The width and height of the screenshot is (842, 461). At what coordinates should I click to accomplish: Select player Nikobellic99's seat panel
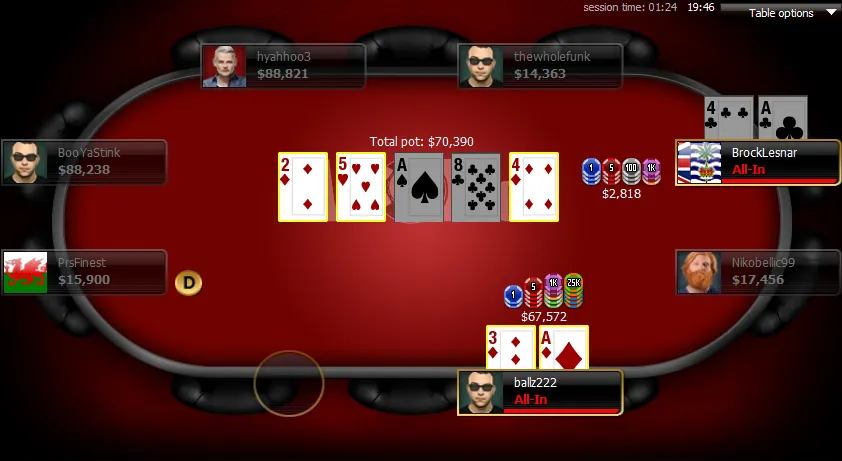[x=758, y=272]
